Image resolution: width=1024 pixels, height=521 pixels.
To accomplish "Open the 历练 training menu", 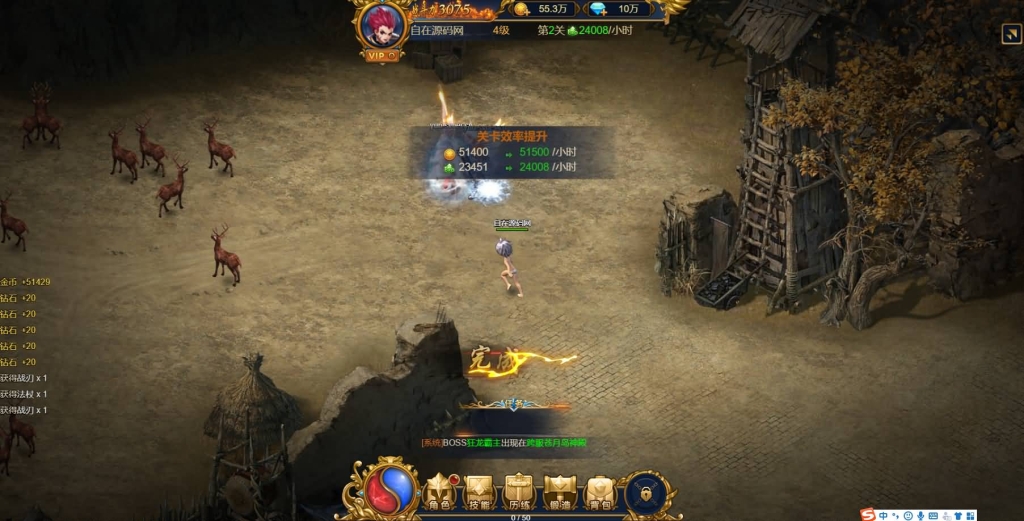I will coord(519,493).
